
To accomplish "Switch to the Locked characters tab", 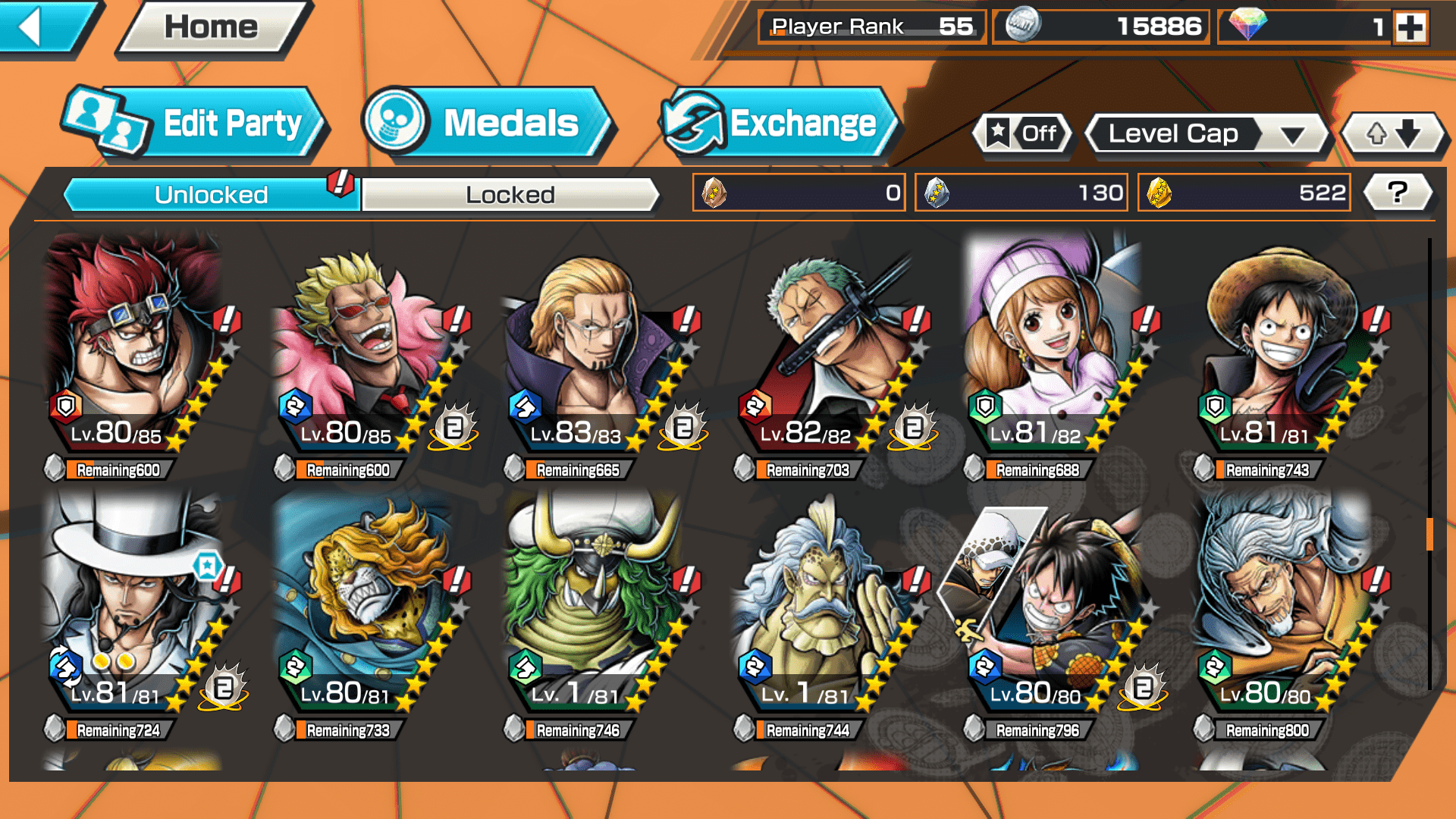I will tap(510, 195).
